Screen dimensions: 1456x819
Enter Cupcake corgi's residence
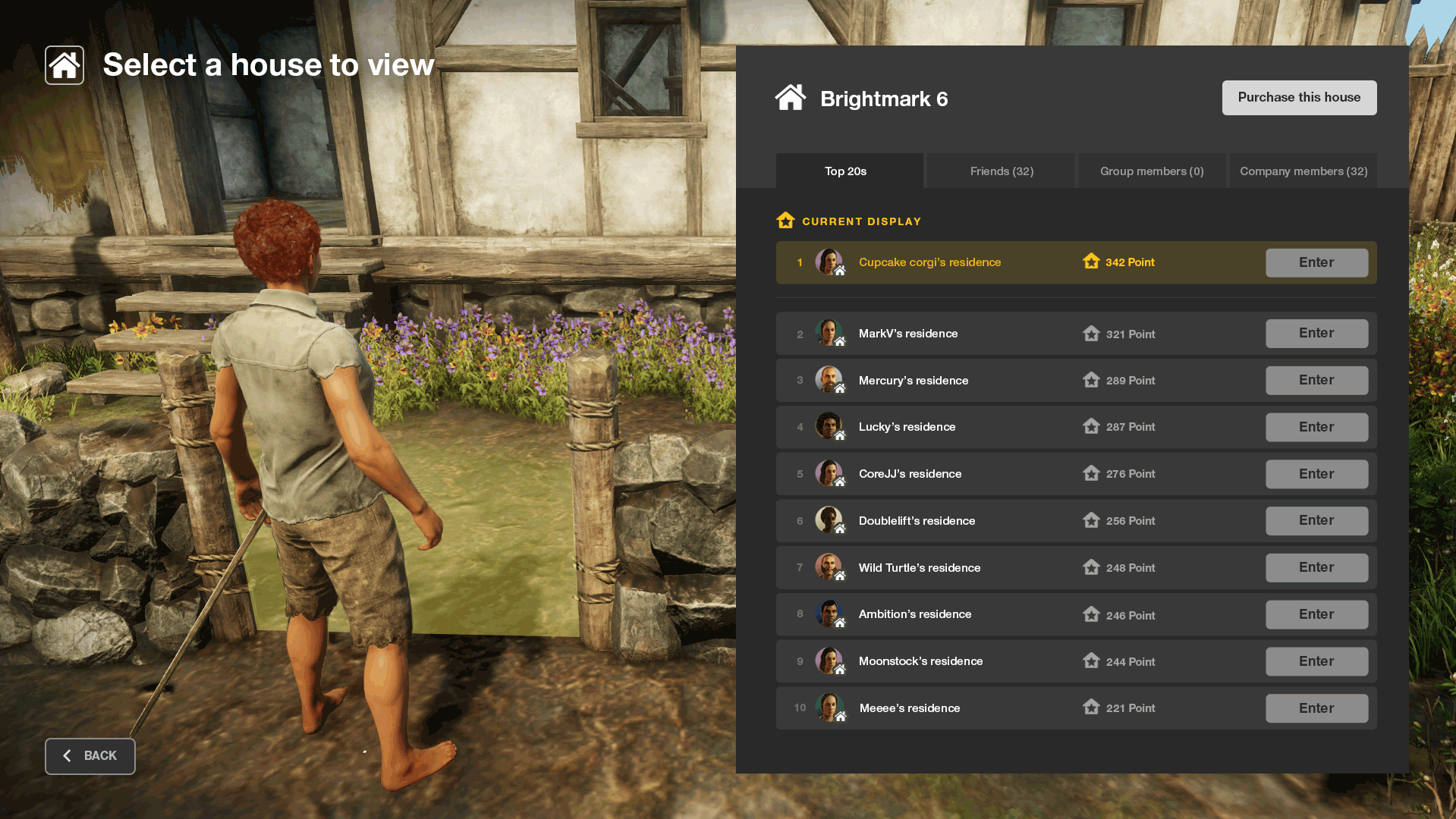1316,262
